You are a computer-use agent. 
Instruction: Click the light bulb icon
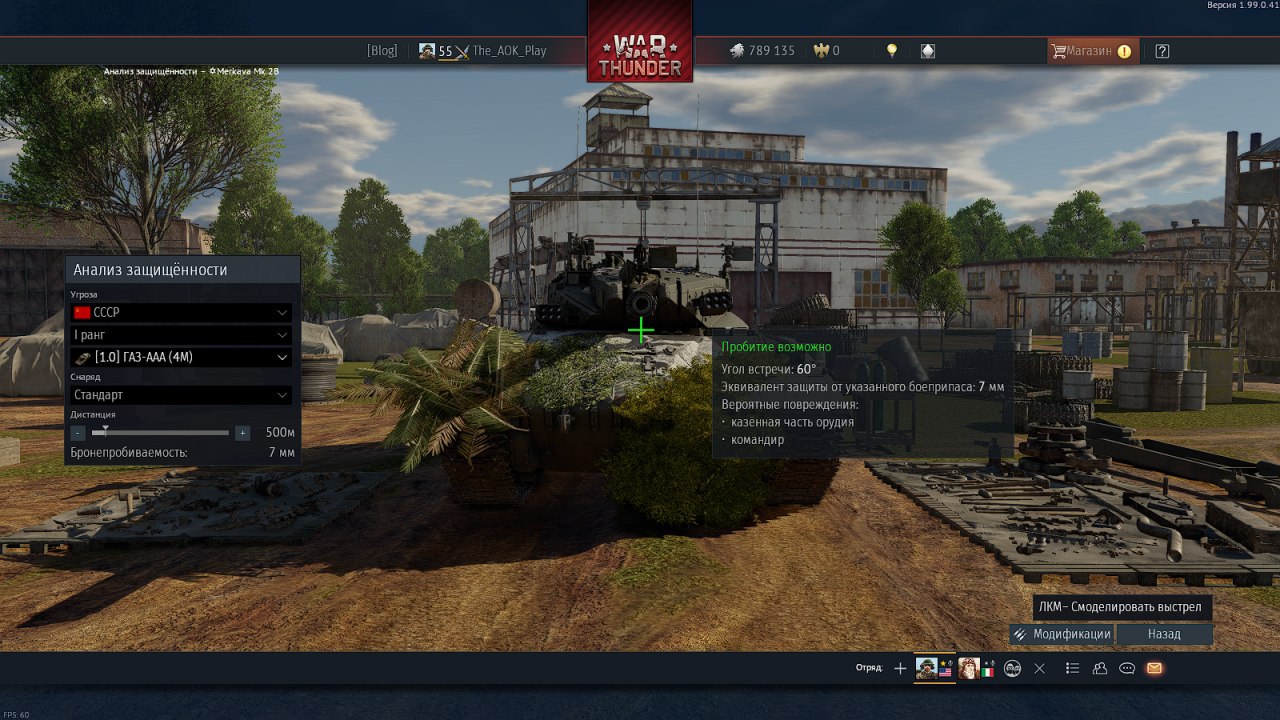tap(892, 51)
